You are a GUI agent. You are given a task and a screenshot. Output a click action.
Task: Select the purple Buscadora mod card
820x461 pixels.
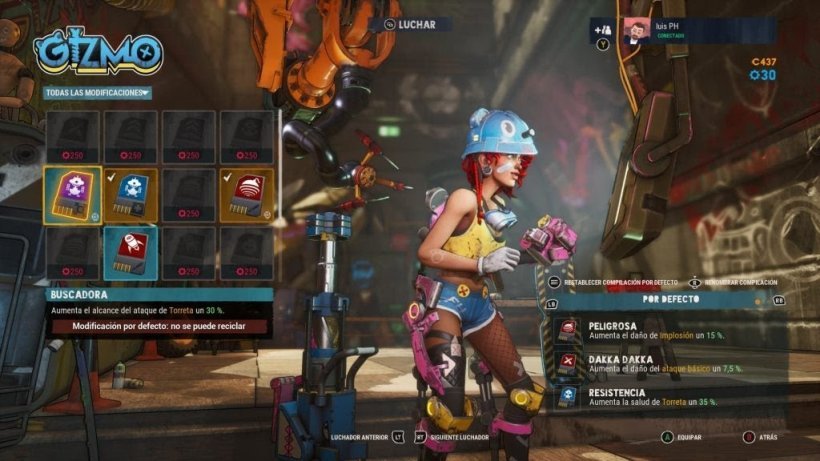click(x=72, y=195)
